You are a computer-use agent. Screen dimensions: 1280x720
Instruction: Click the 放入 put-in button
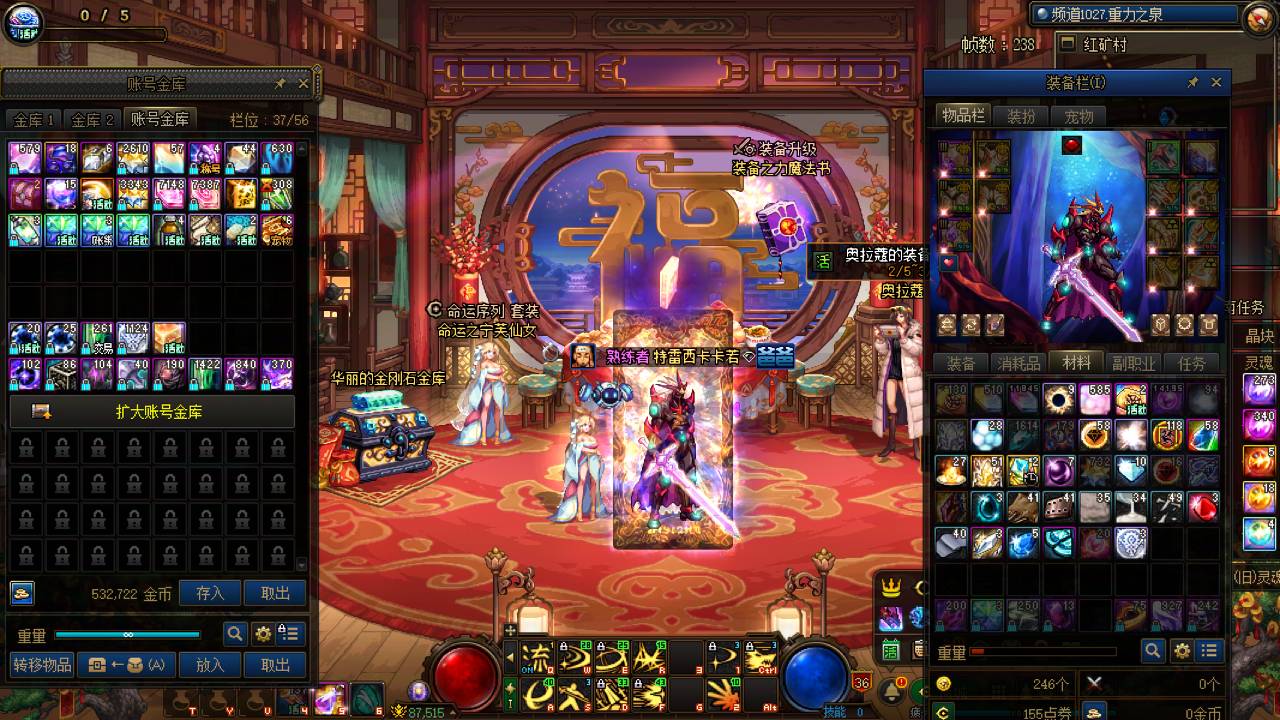click(x=210, y=665)
